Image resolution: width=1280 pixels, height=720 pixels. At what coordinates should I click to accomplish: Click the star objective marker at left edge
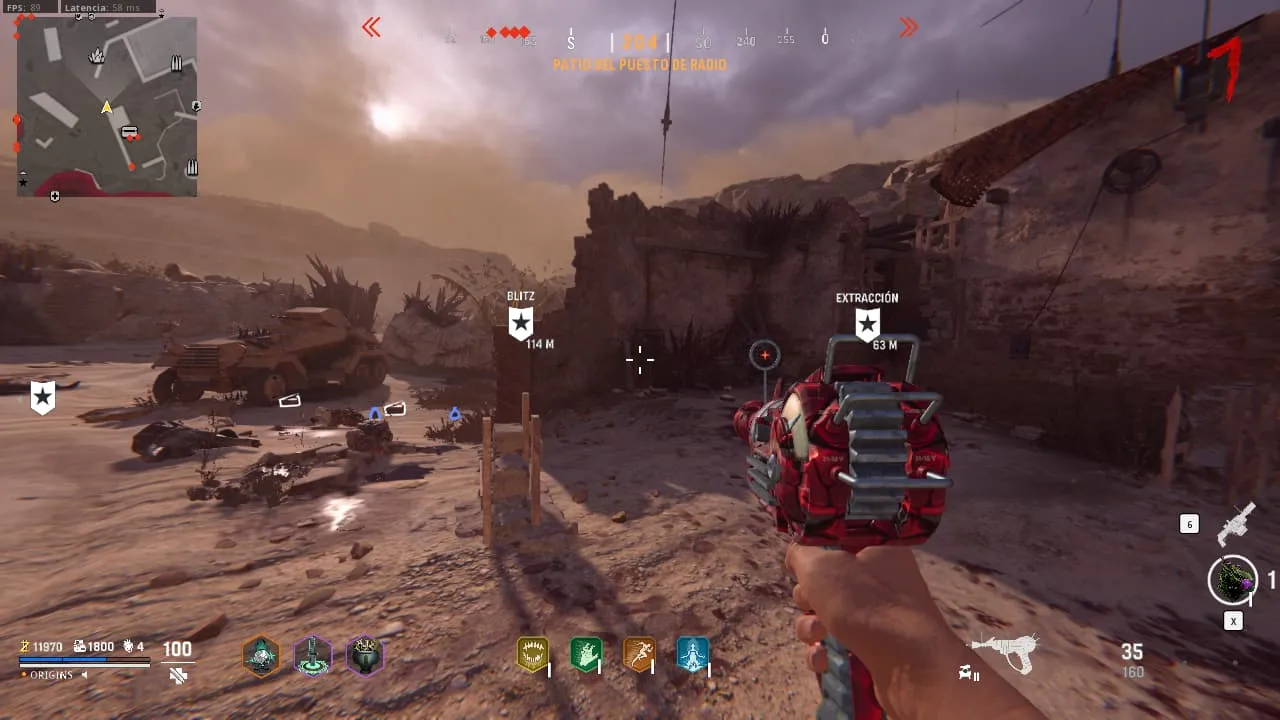tap(42, 397)
